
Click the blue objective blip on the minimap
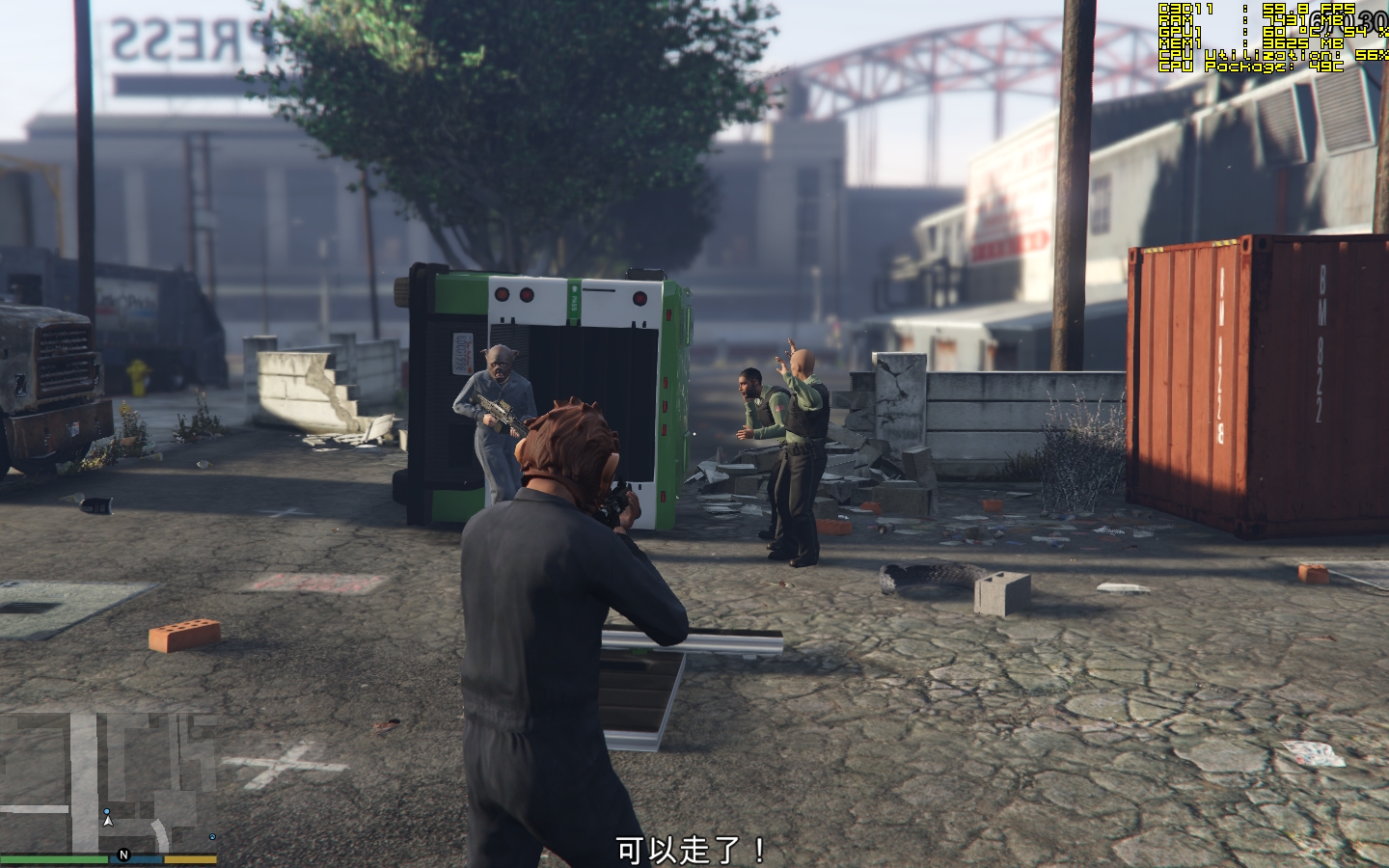click(x=107, y=811)
